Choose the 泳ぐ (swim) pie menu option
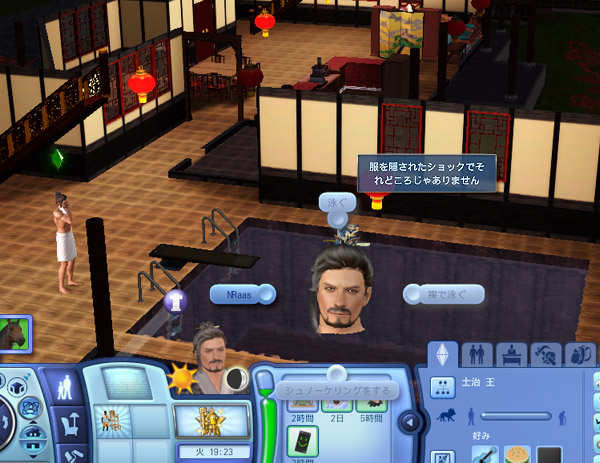This screenshot has width=600, height=463. click(337, 202)
